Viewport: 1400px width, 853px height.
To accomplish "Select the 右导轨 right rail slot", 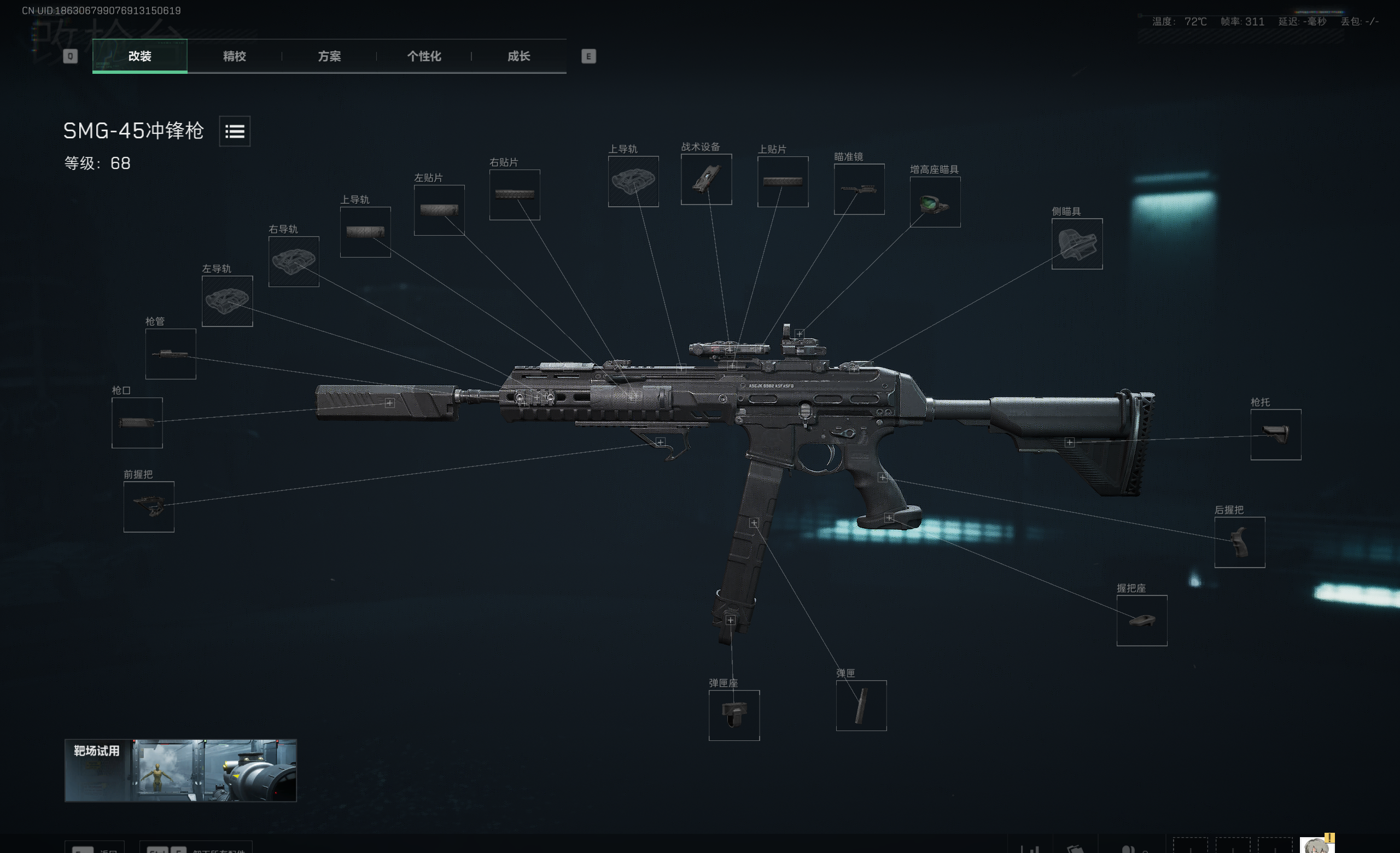I will coord(293,262).
